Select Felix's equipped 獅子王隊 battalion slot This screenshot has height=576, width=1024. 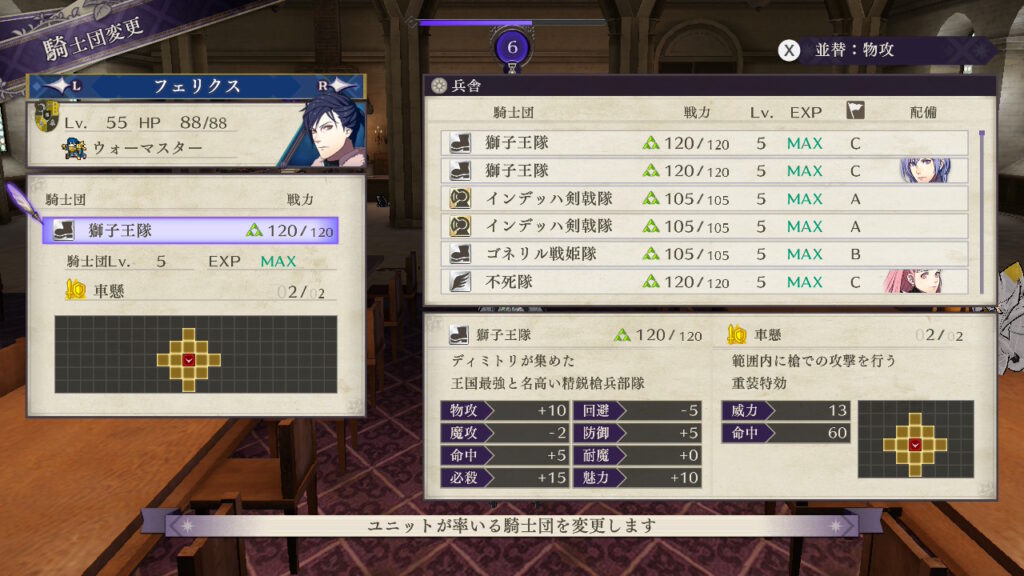(190, 231)
